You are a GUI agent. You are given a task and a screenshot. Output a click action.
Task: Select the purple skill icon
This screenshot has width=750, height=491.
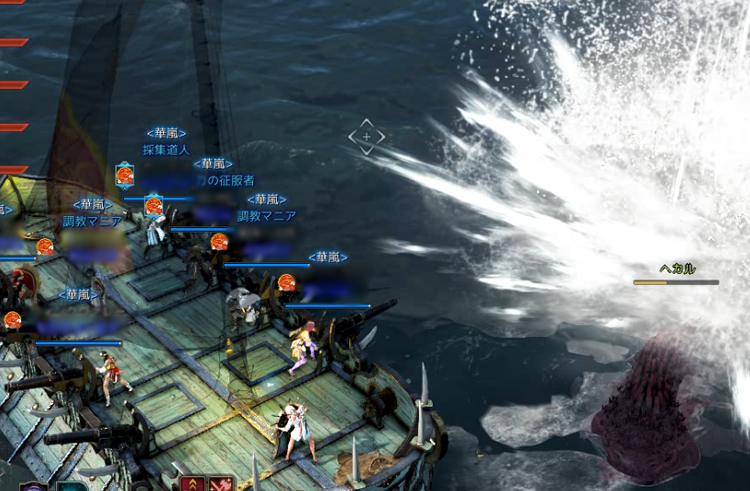[33, 487]
